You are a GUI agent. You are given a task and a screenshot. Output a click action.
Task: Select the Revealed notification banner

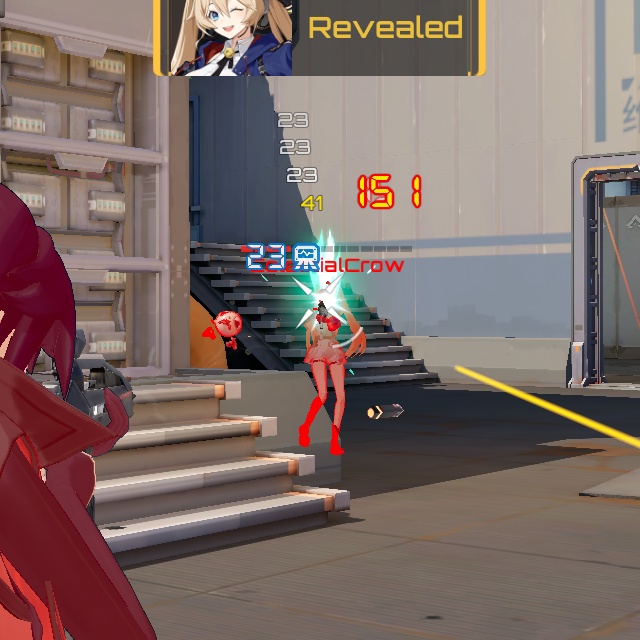[385, 30]
